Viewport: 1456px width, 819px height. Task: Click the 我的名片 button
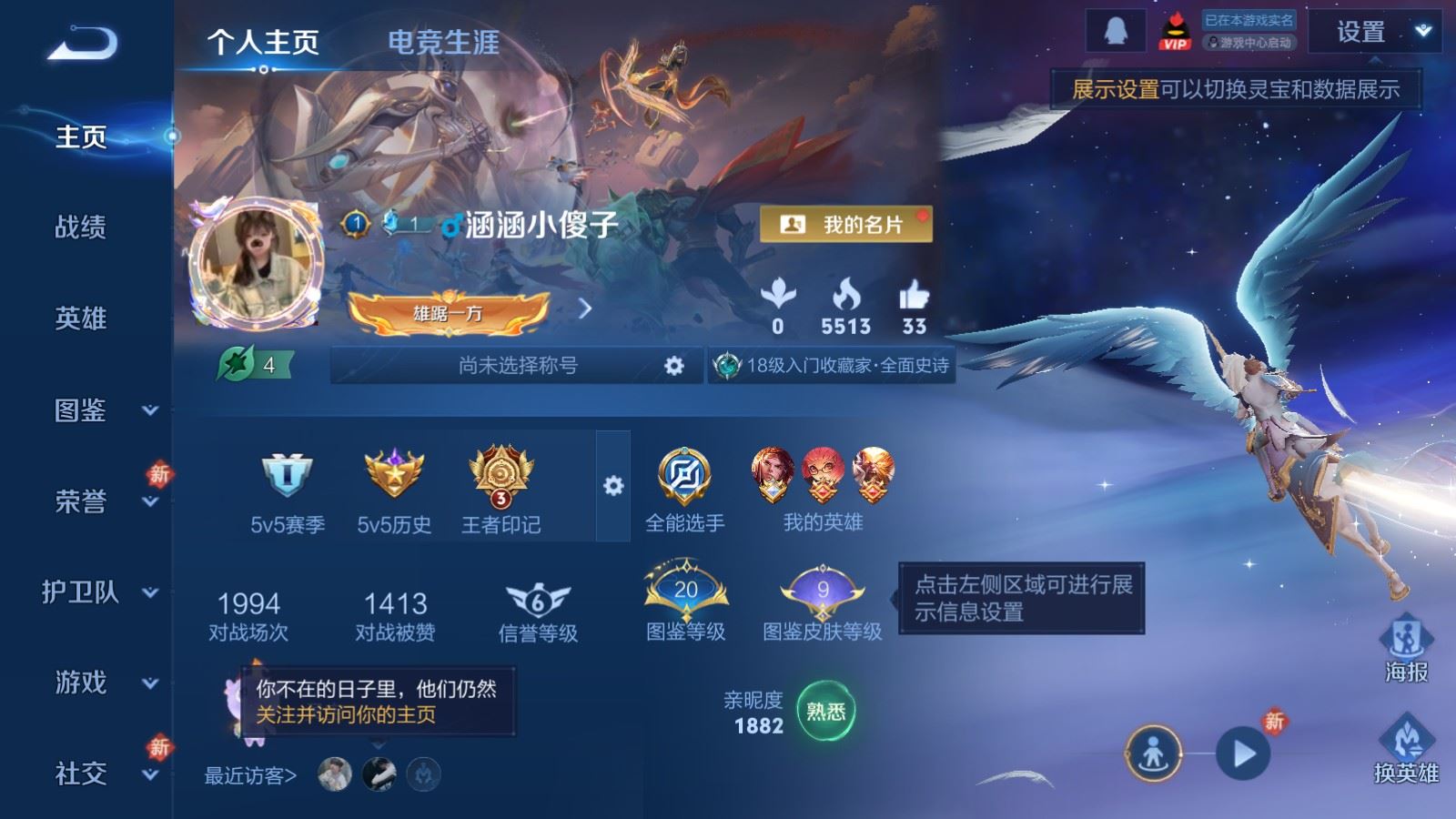[847, 223]
